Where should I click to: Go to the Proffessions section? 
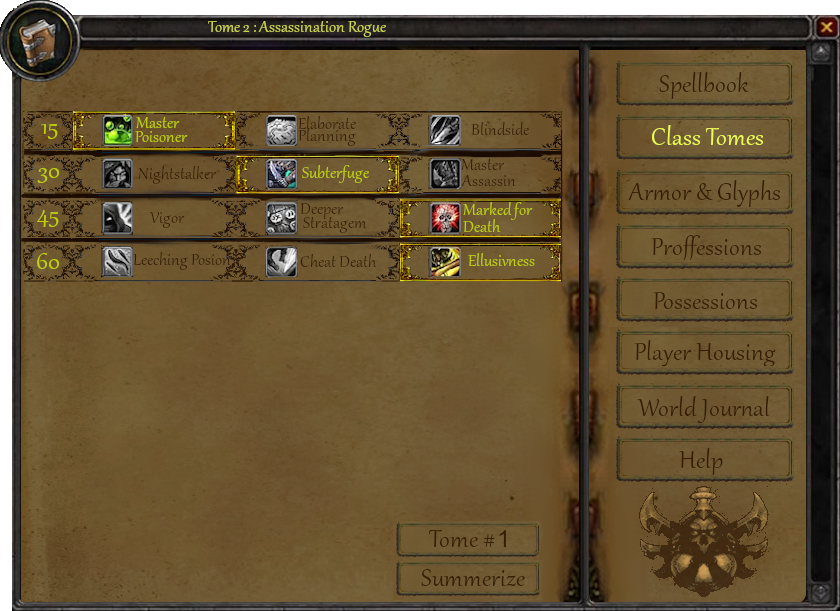pyautogui.click(x=704, y=247)
